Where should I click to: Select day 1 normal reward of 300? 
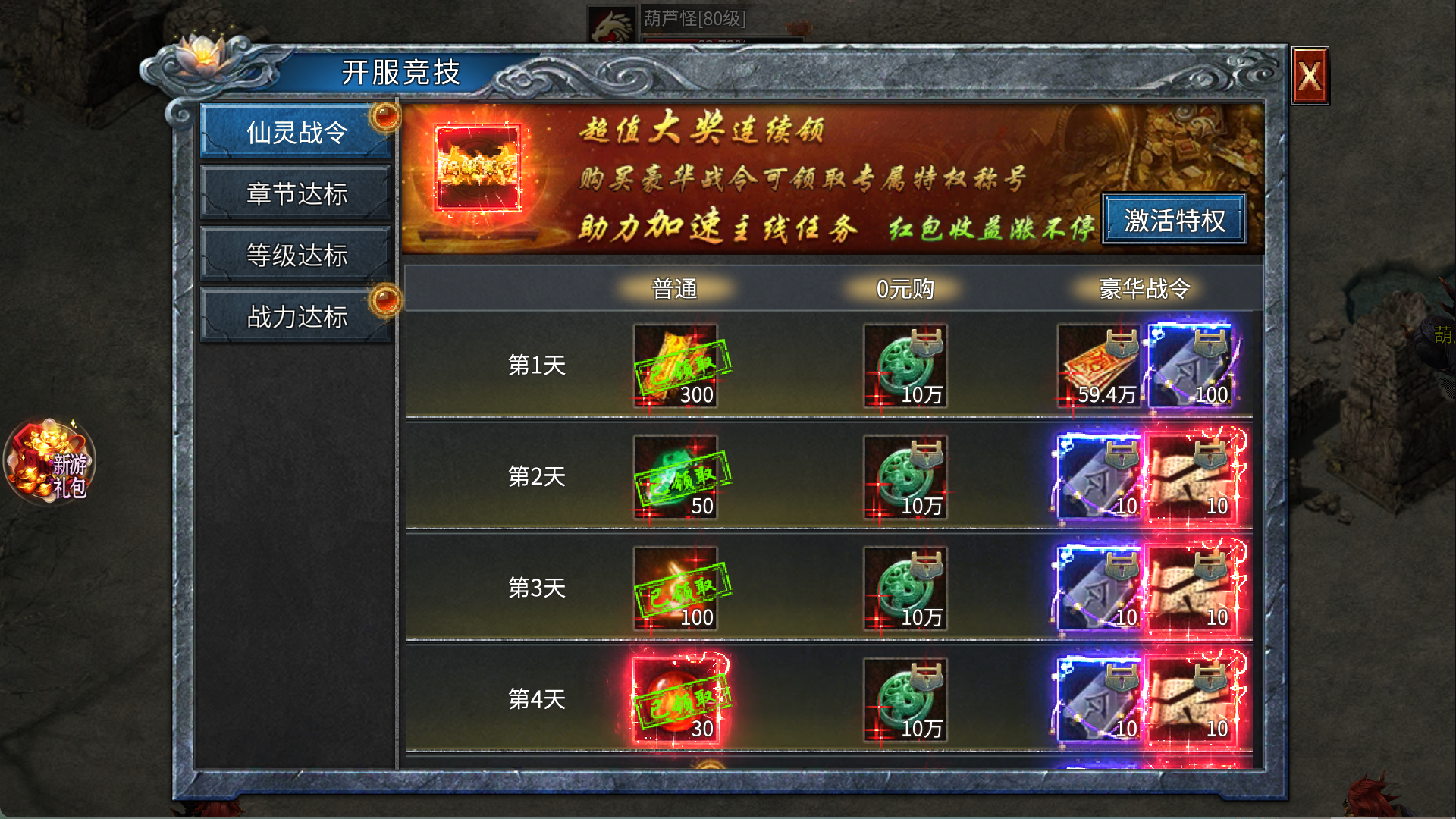pyautogui.click(x=676, y=366)
